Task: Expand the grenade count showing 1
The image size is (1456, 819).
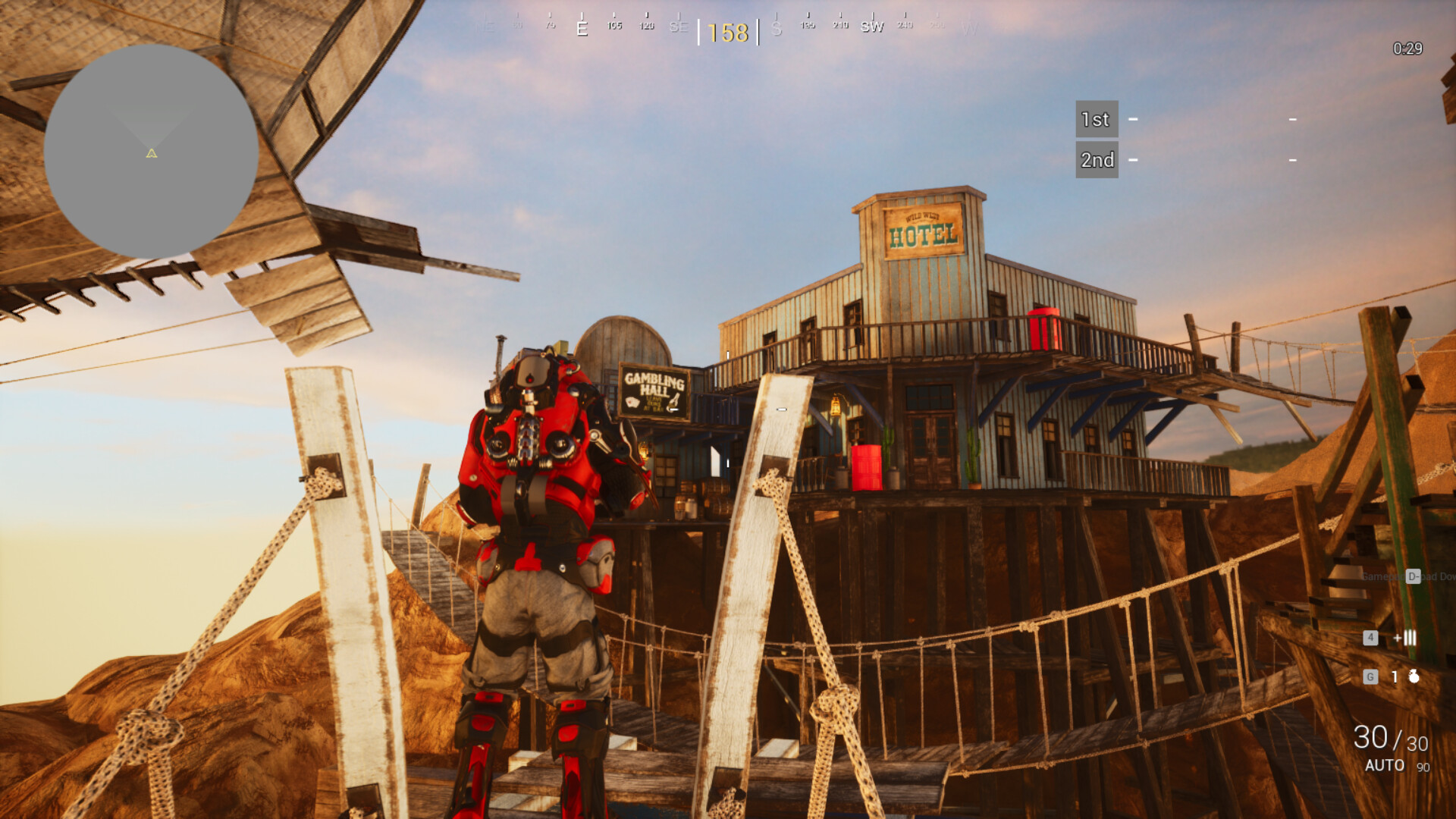Action: 1395,676
